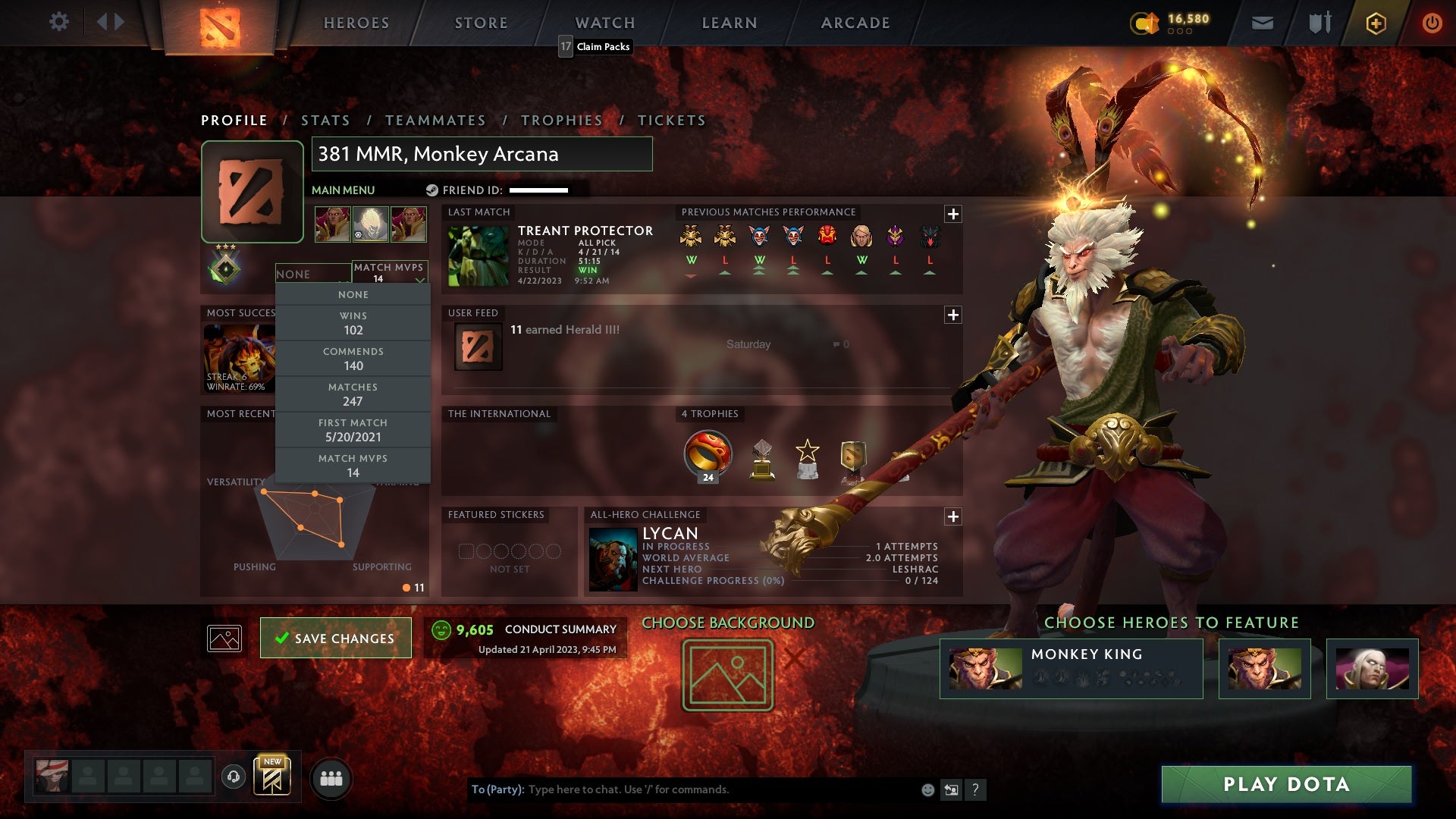The width and height of the screenshot is (1456, 819).
Task: Open the Armory with shield and sword icon
Action: (x=1319, y=23)
